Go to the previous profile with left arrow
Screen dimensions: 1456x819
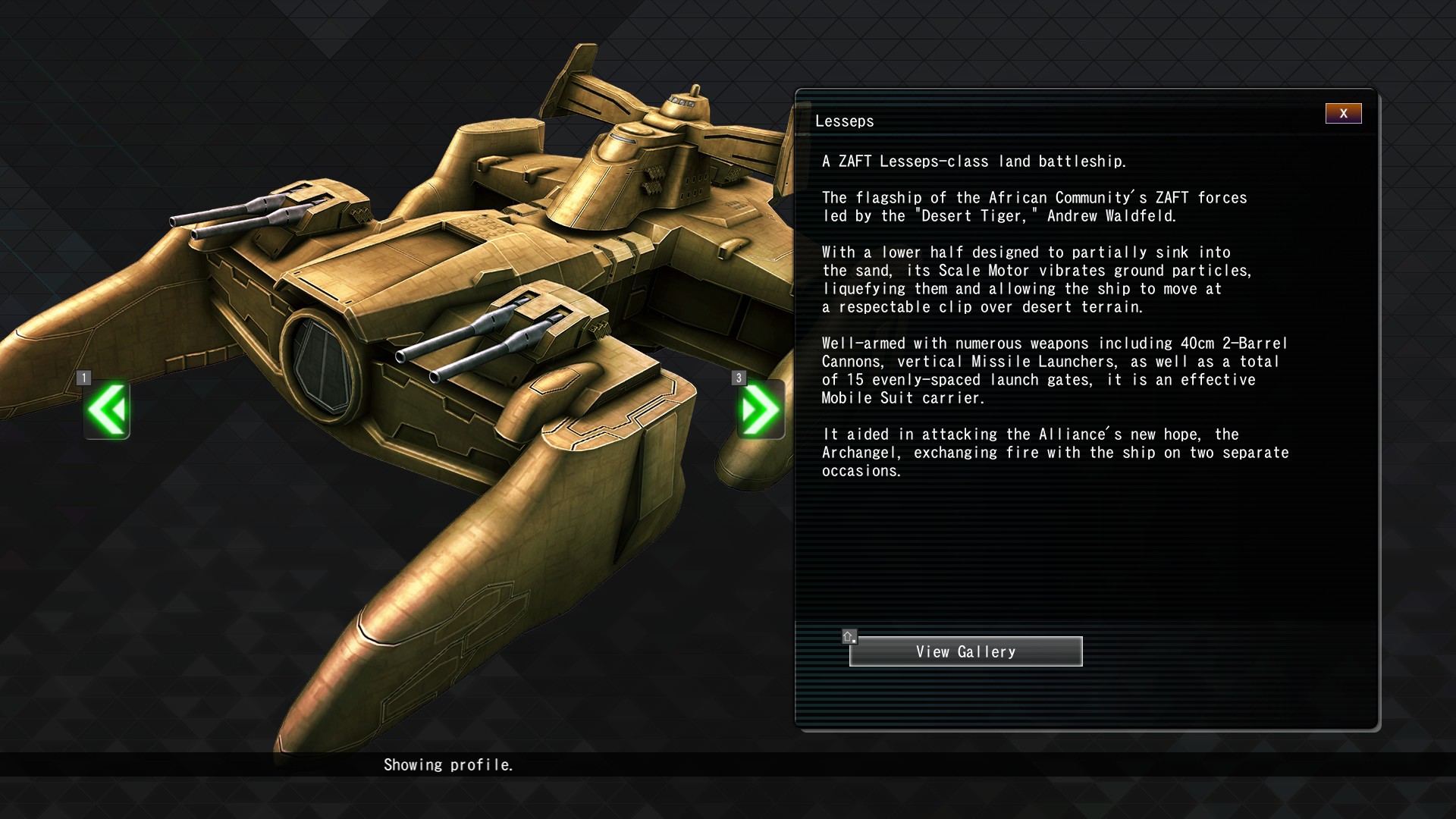[x=107, y=410]
